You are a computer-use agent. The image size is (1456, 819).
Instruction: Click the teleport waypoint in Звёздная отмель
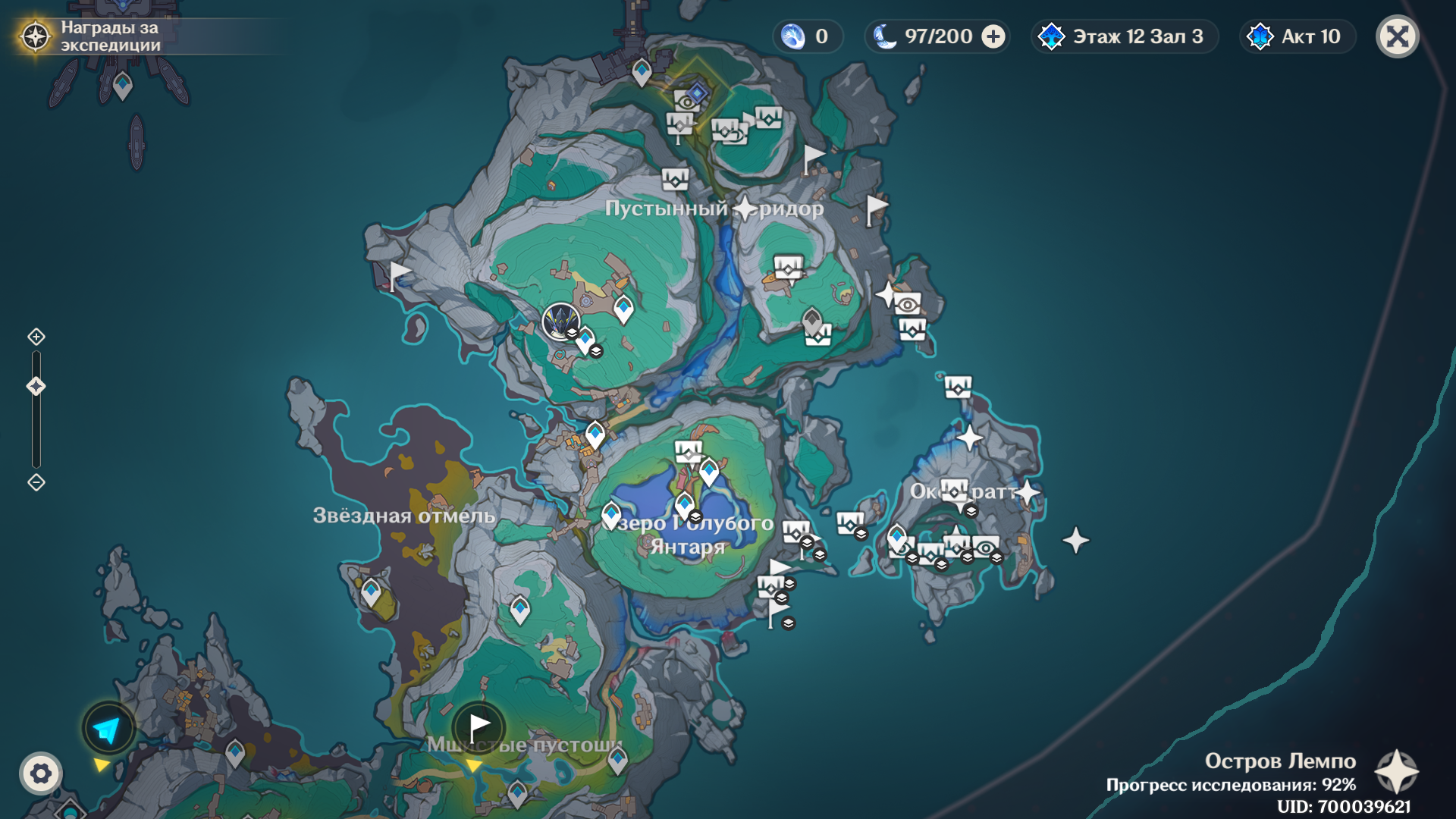(x=371, y=591)
